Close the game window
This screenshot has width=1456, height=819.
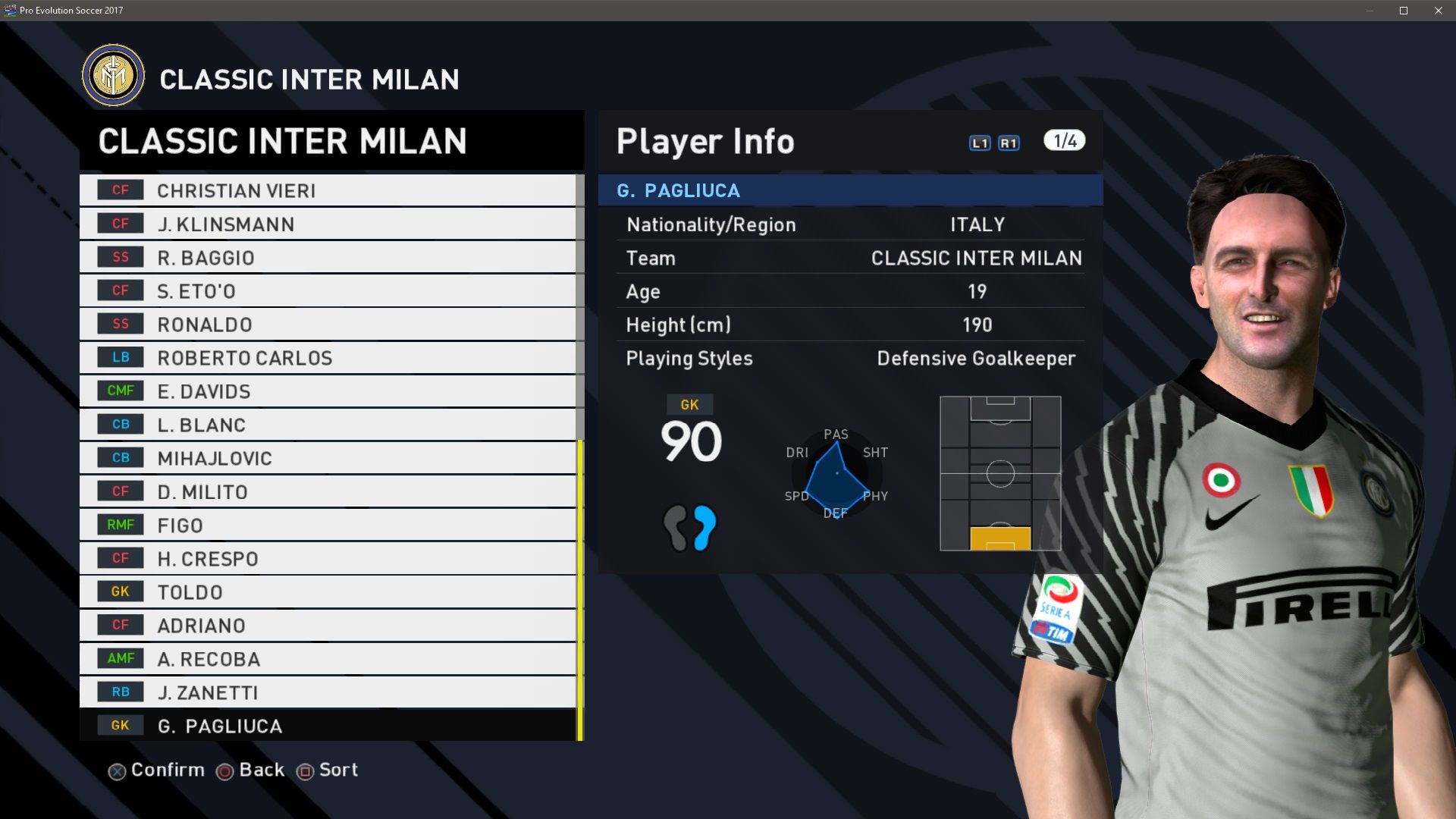tap(1439, 11)
